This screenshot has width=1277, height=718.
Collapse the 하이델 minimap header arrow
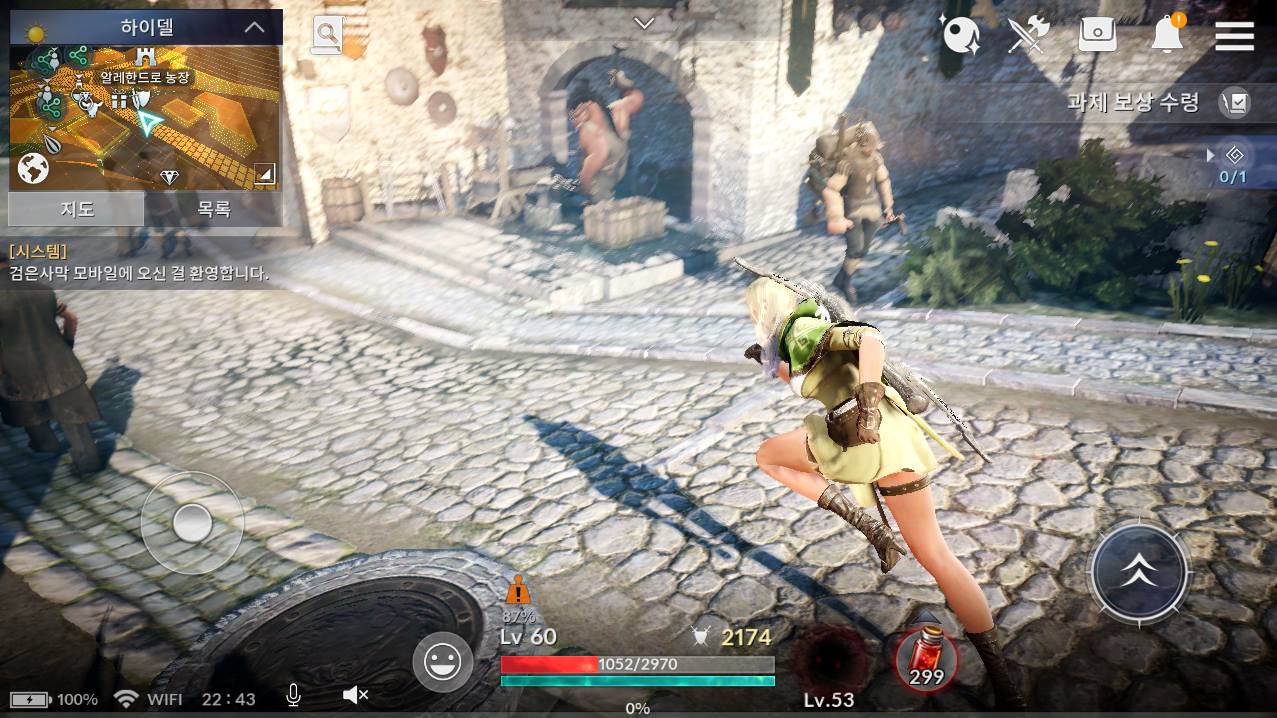click(x=254, y=28)
